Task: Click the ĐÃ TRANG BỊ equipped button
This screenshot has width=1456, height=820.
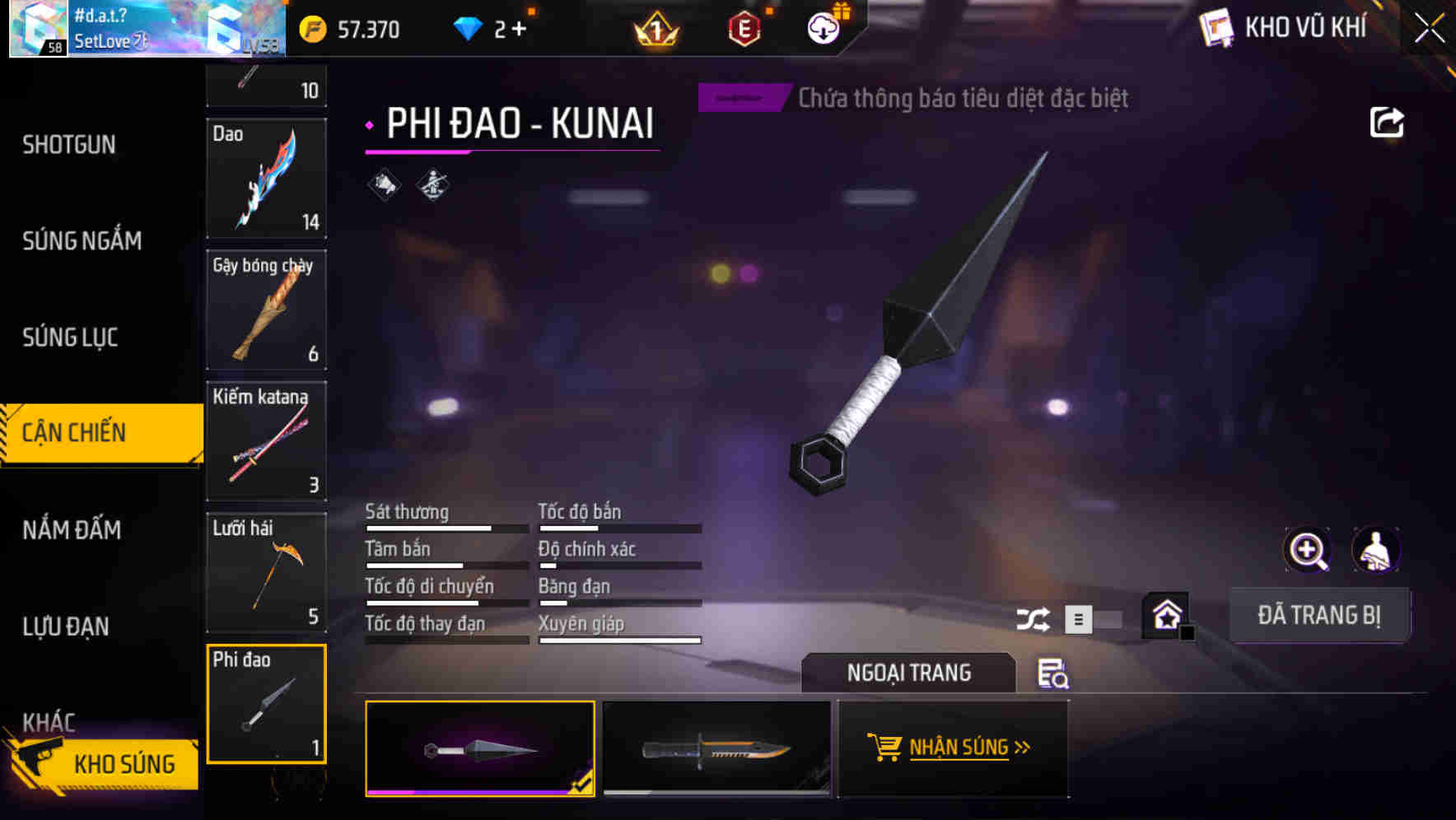Action: point(1320,614)
